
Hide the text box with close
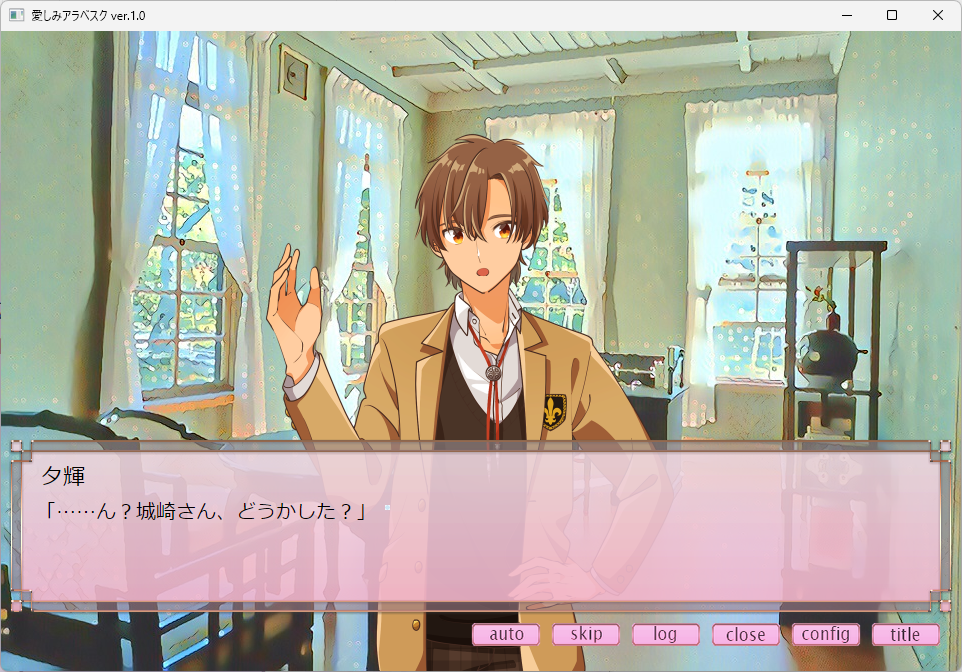(x=745, y=634)
